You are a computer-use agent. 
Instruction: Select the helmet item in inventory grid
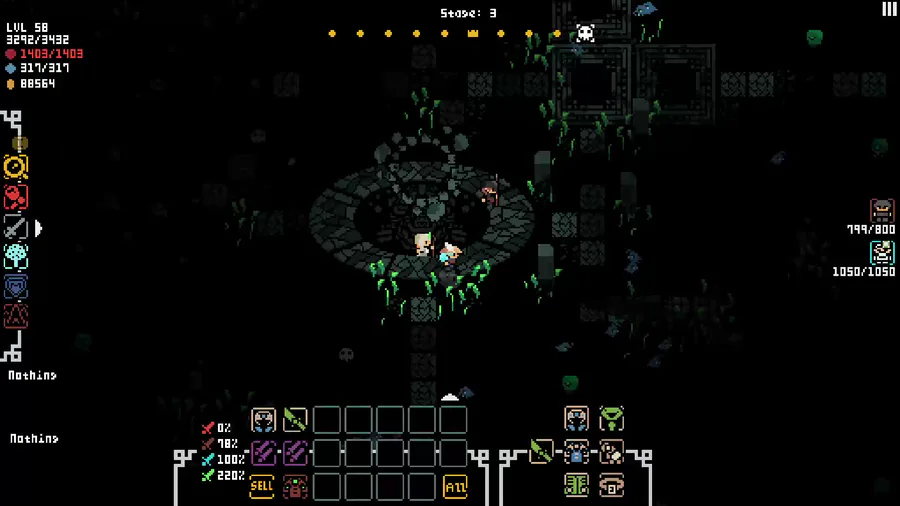(263, 420)
